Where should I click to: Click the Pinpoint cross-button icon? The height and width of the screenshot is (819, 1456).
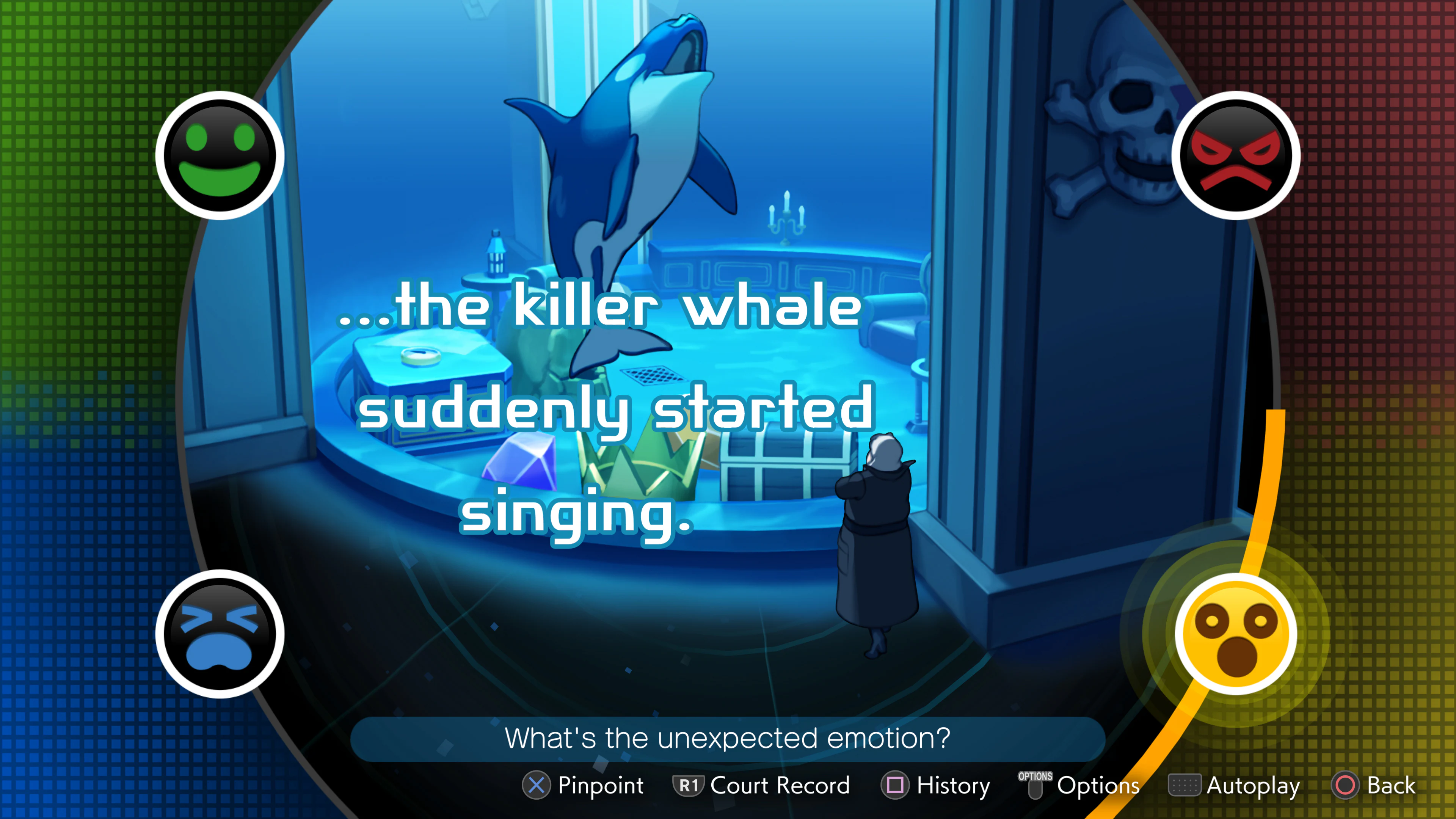coord(537,785)
